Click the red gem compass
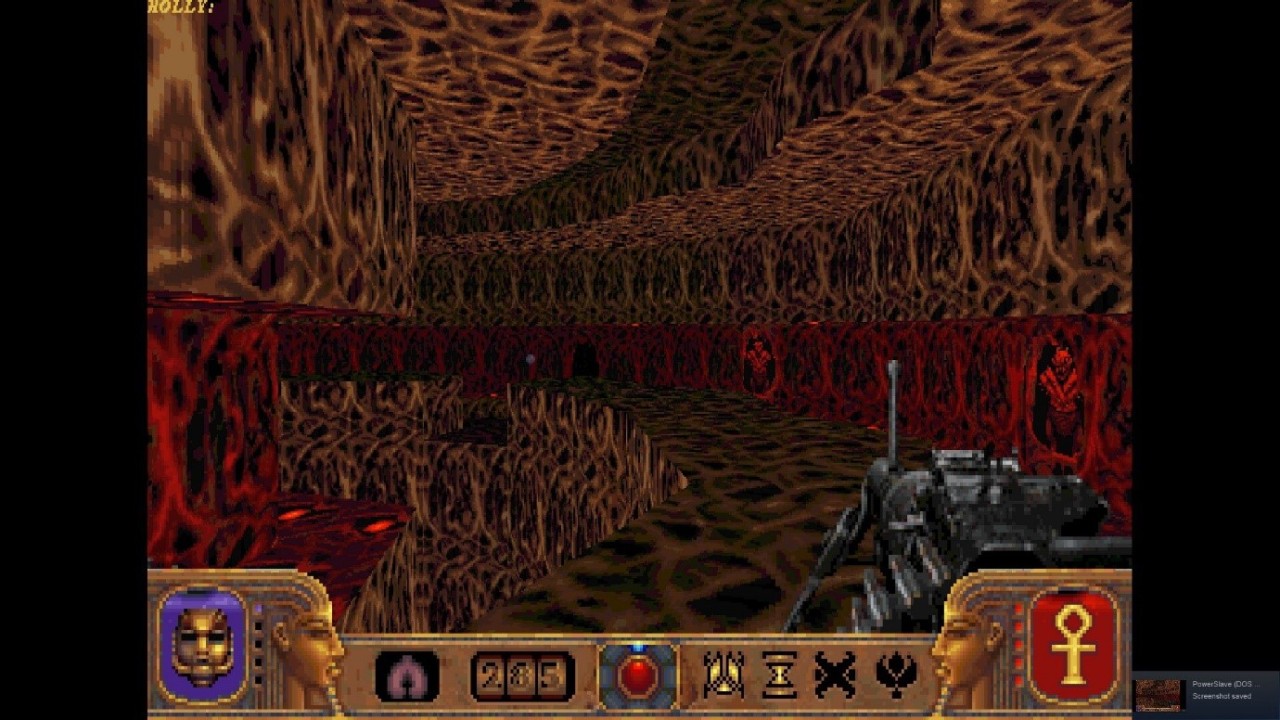The height and width of the screenshot is (720, 1280). tap(638, 677)
